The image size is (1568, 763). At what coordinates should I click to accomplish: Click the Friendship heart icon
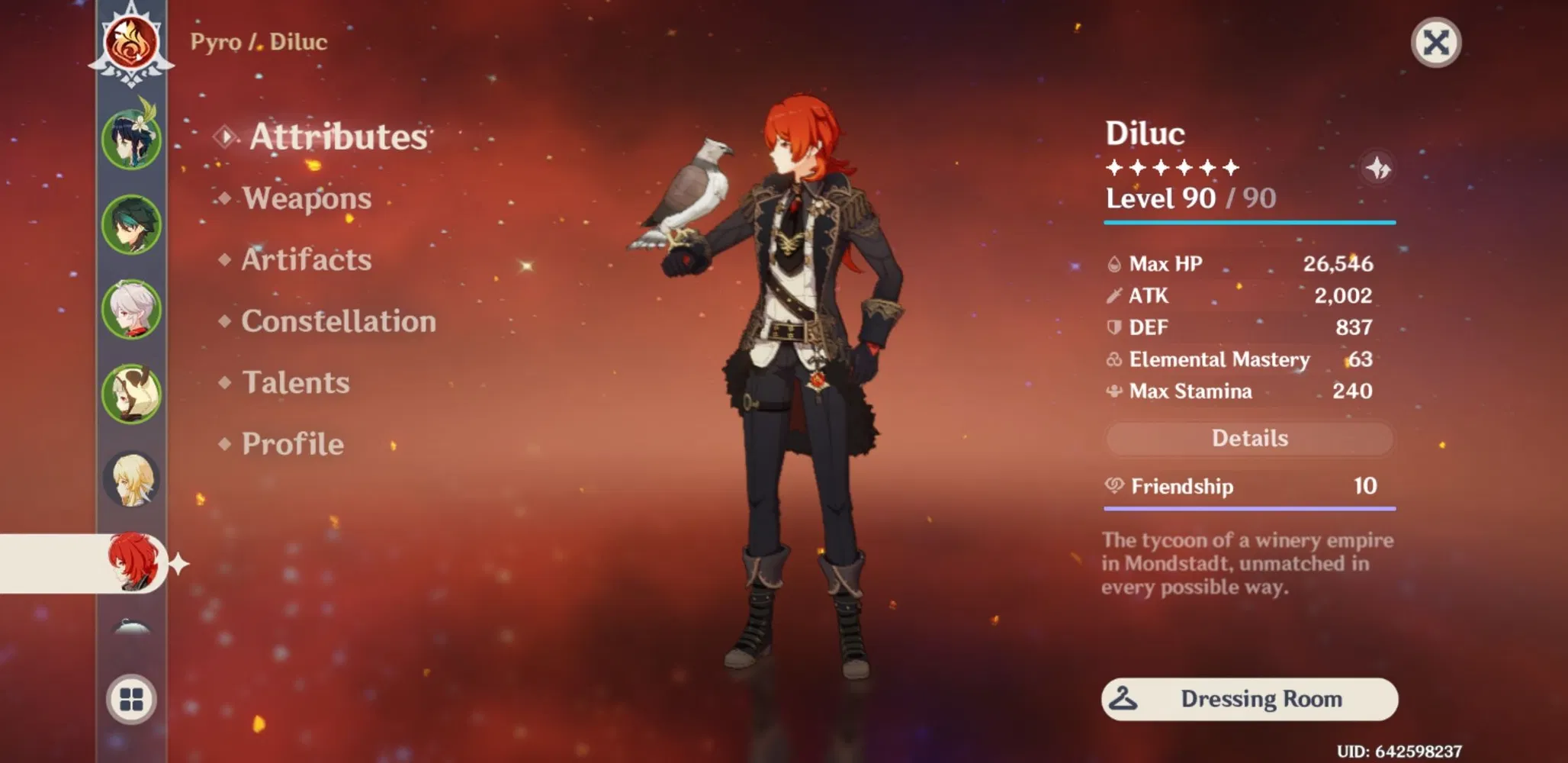1114,485
